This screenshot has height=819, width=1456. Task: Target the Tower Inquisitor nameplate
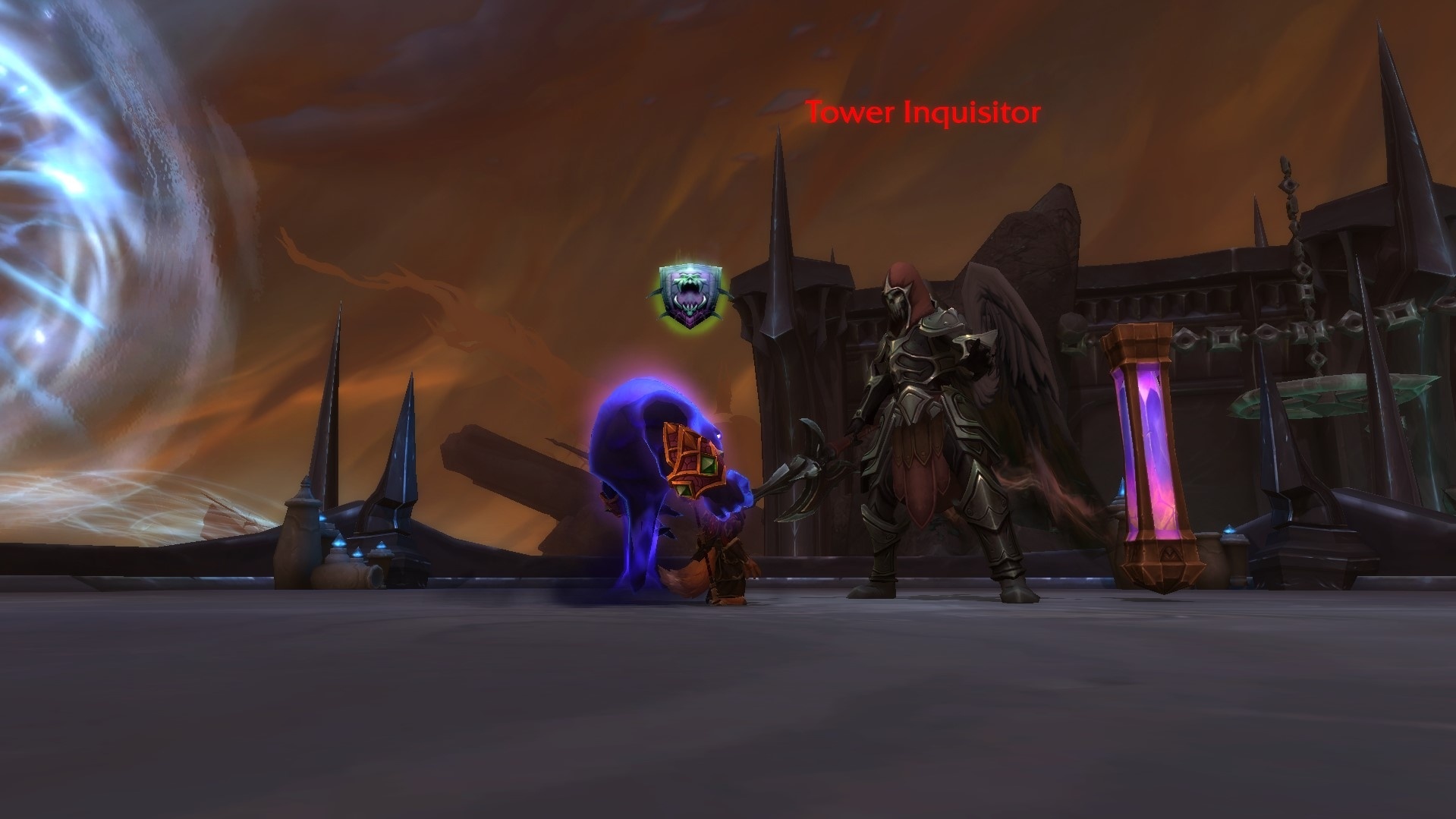(923, 113)
